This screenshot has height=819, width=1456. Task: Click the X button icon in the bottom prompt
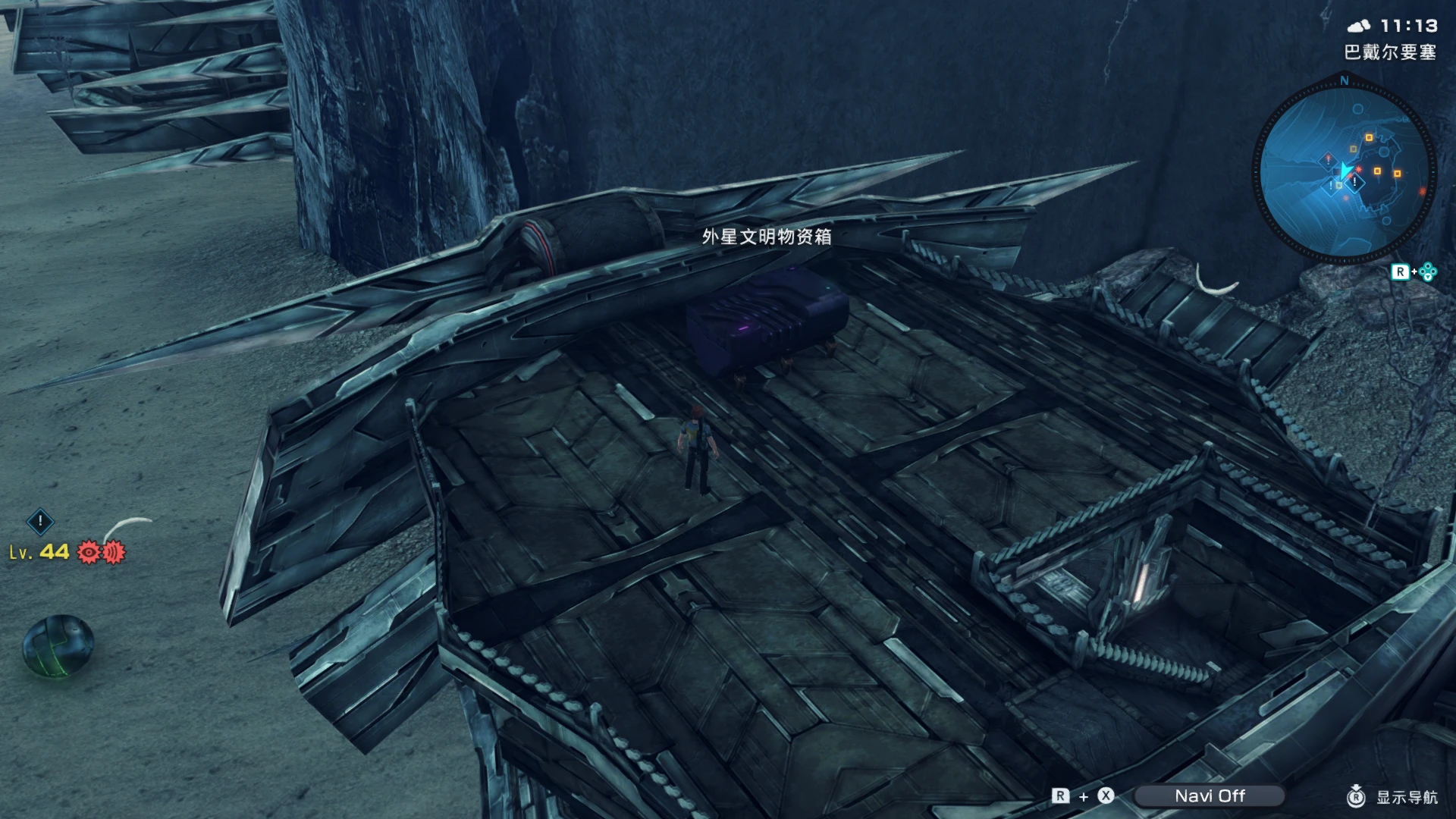coord(1106,796)
